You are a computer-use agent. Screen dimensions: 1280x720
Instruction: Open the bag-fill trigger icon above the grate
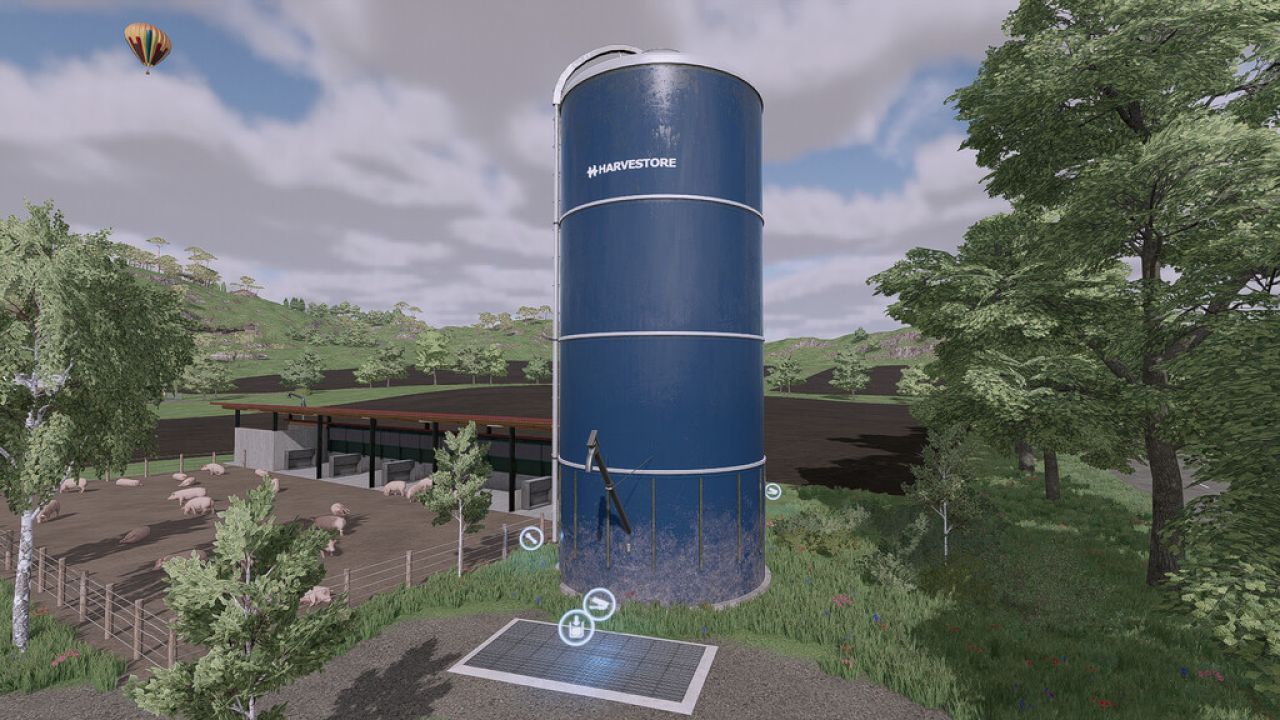click(575, 627)
